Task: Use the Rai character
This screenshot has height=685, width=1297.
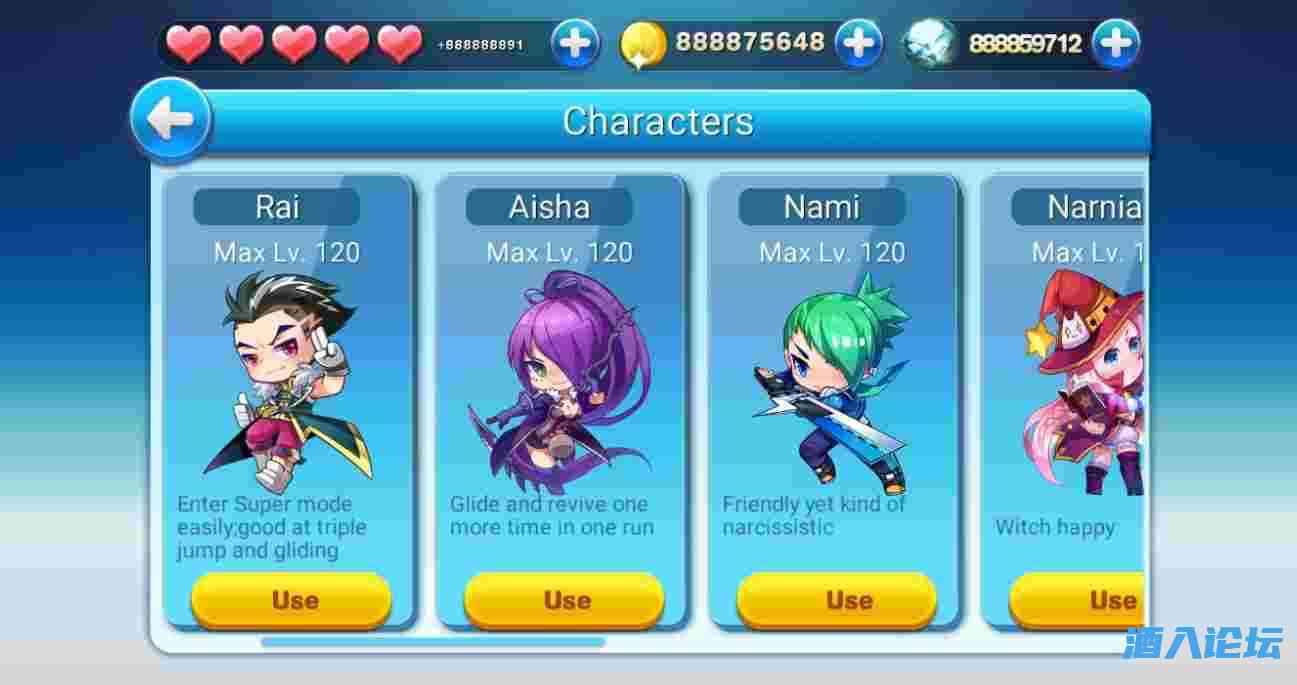Action: pyautogui.click(x=291, y=600)
